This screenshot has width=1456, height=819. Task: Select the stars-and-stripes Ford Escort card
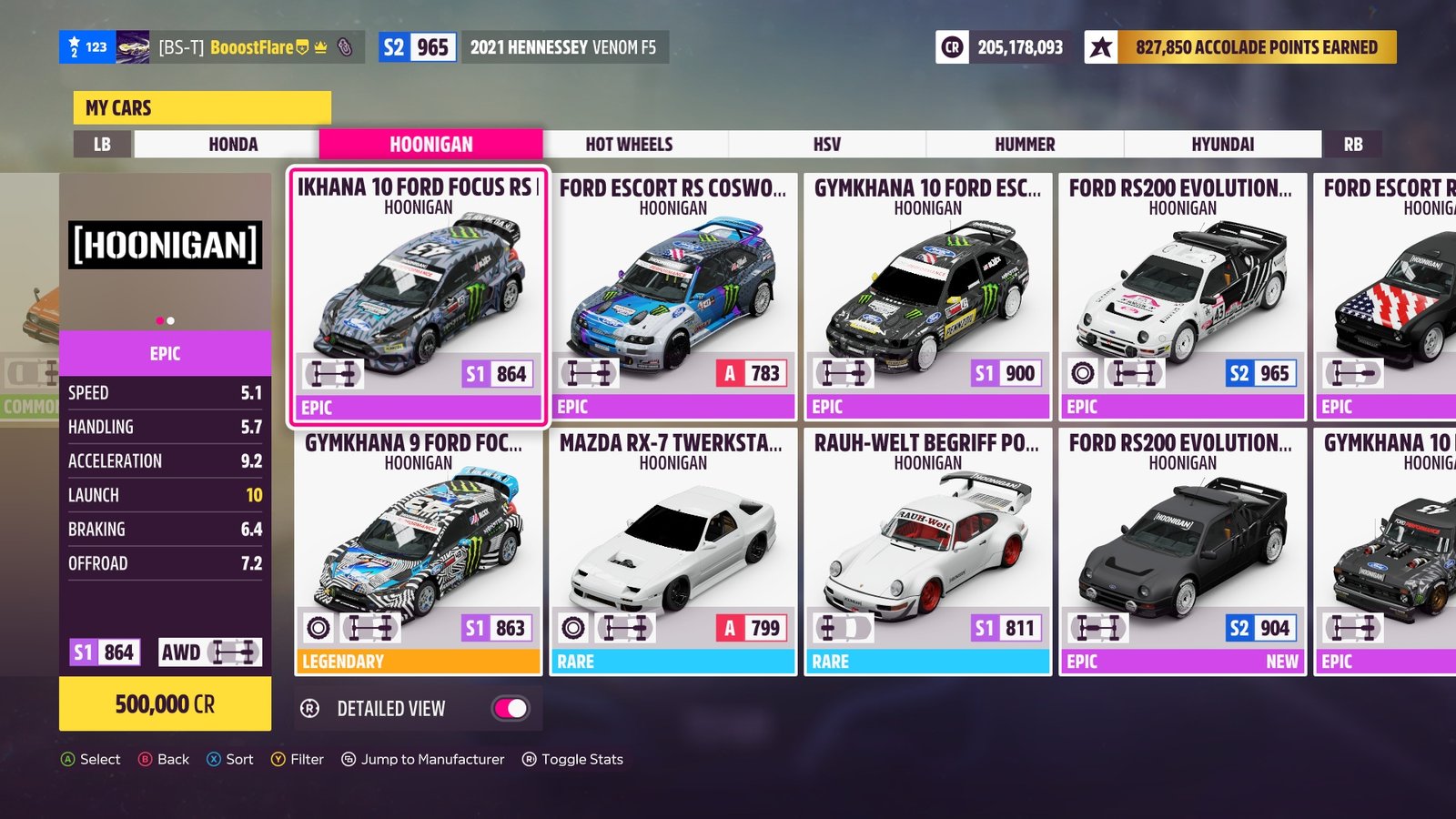[1385, 296]
